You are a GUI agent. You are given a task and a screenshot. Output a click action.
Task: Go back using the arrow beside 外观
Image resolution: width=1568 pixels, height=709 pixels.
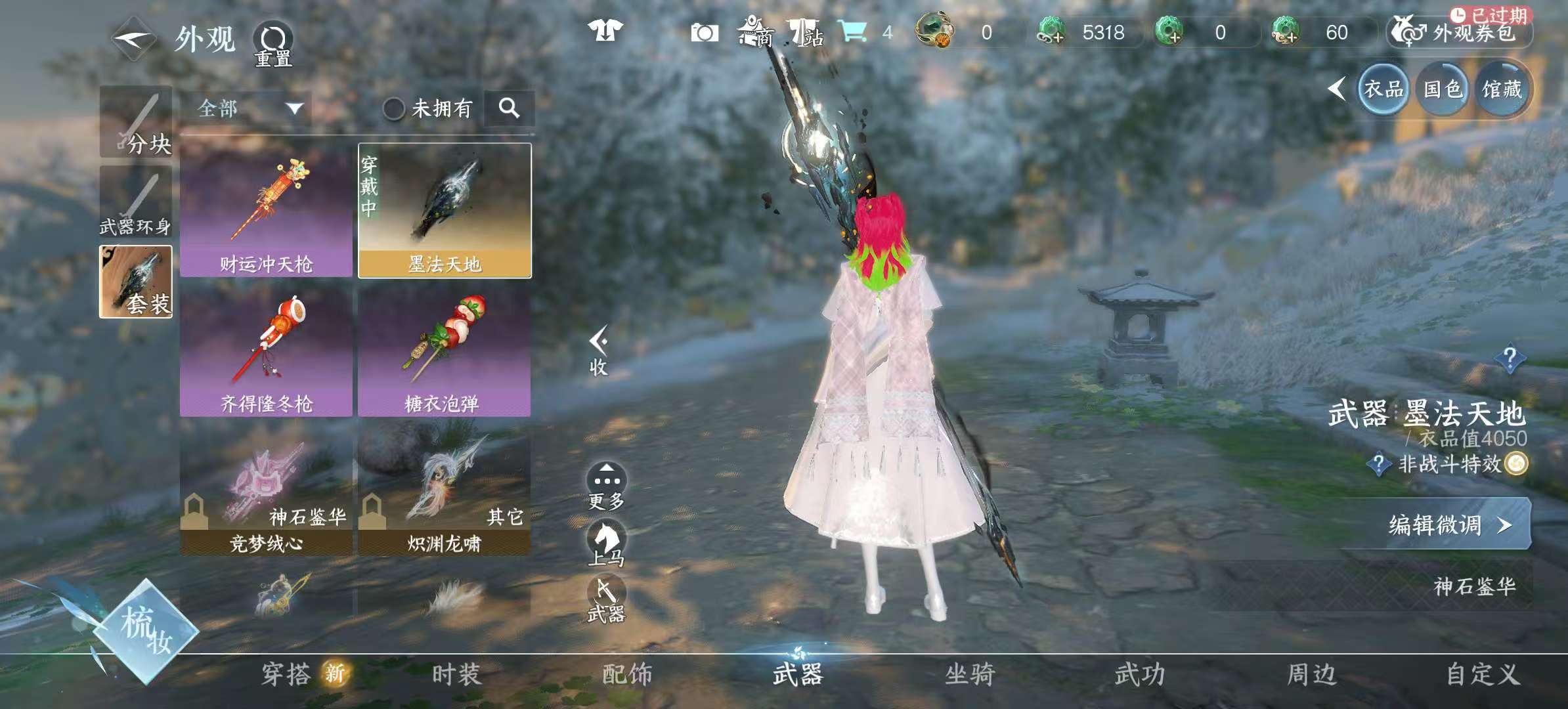[133, 39]
